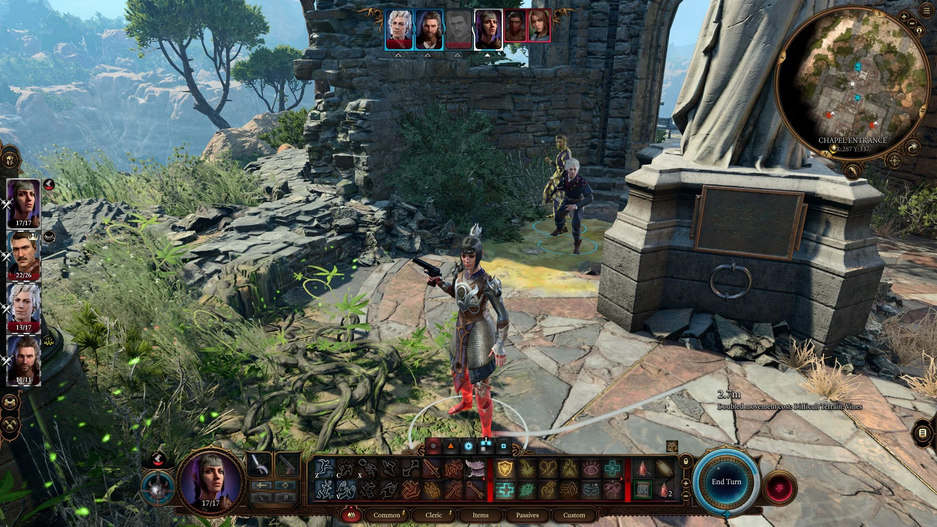Screen dimensions: 937x527
Task: Open the active character's large round portrait
Action: [212, 480]
